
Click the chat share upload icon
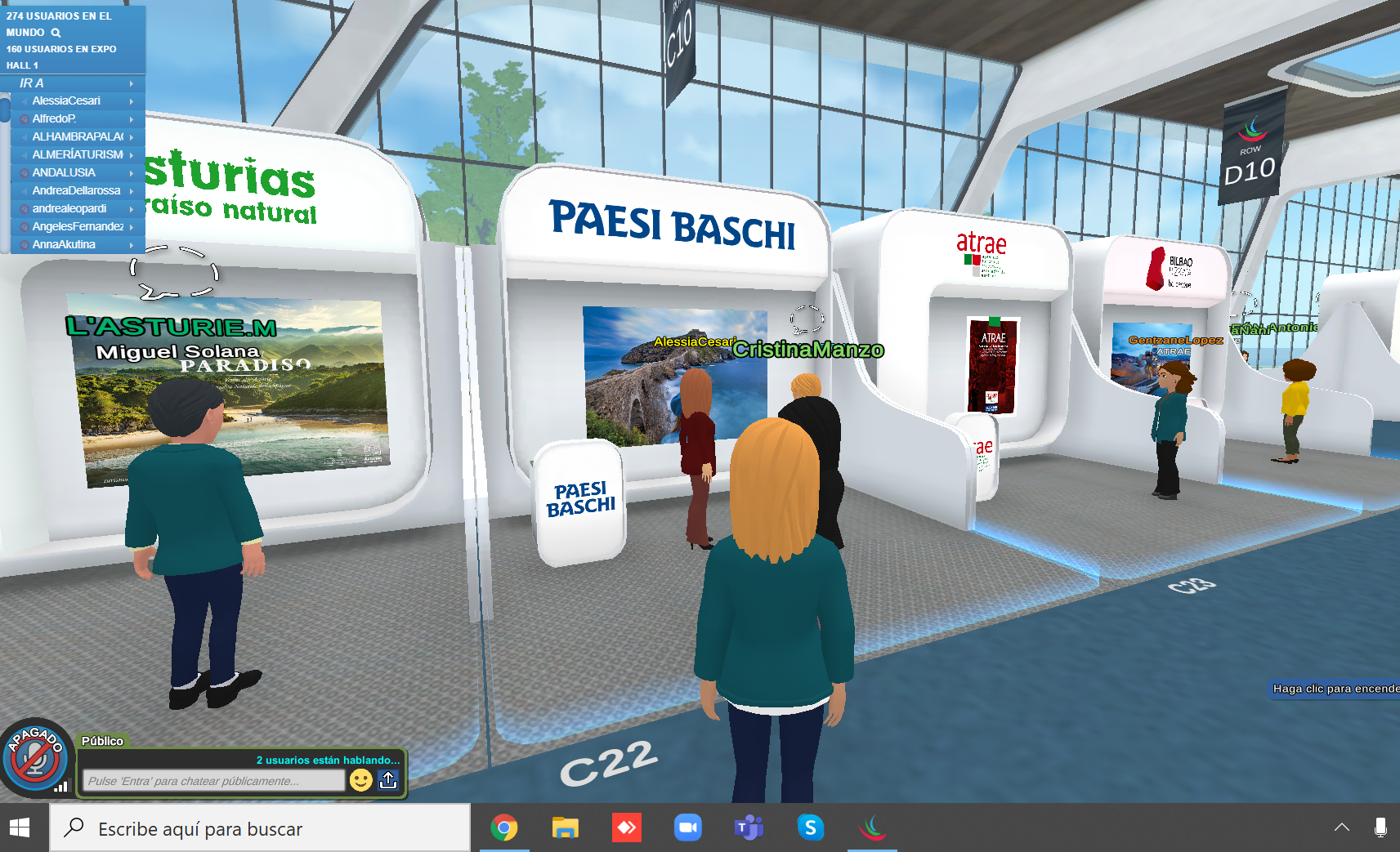(388, 780)
